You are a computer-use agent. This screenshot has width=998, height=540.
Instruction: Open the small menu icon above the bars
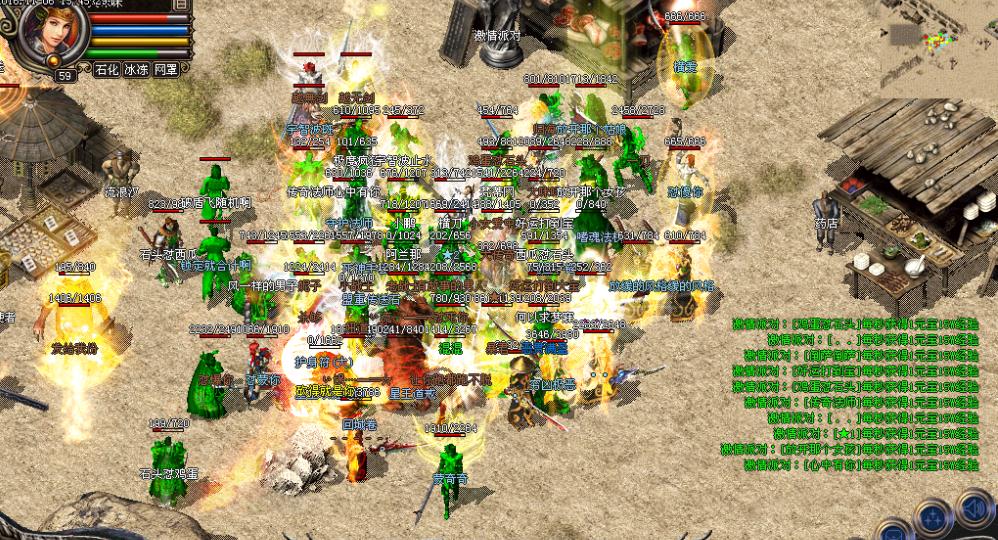[180, 4]
